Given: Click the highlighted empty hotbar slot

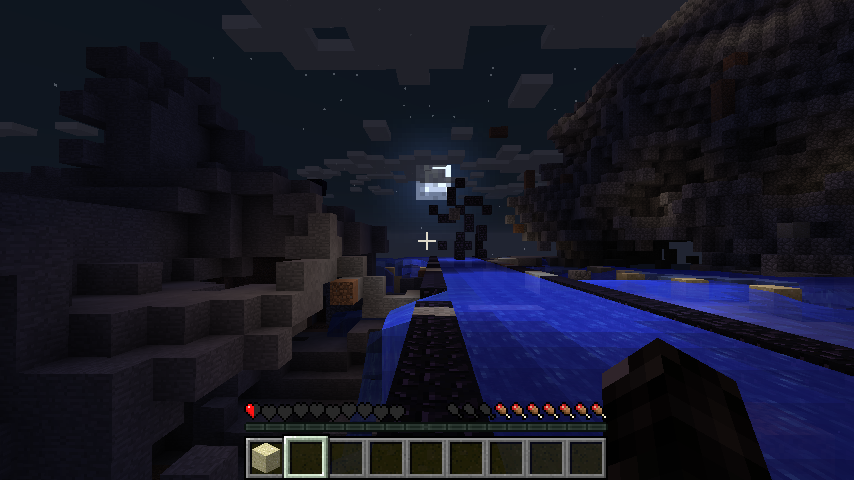Looking at the screenshot, I should pyautogui.click(x=305, y=458).
